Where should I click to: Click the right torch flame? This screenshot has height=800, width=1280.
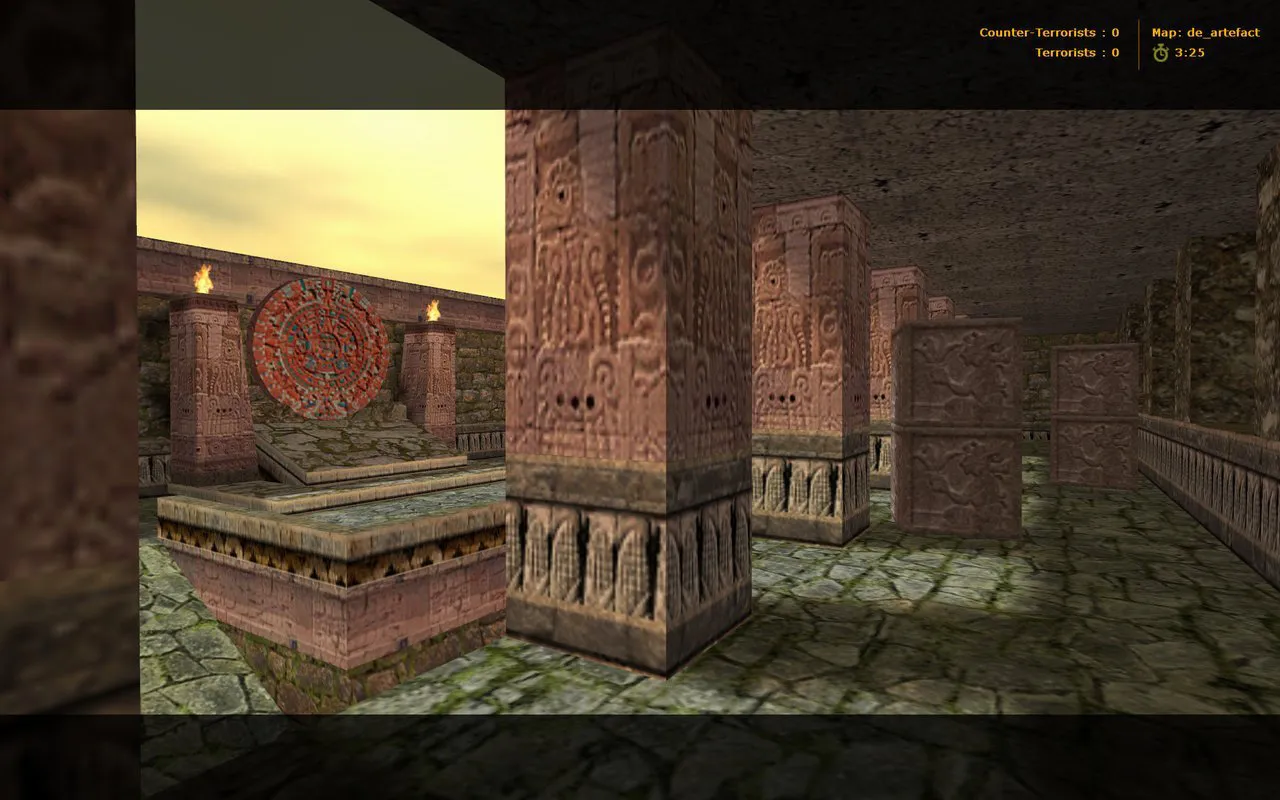coord(433,309)
